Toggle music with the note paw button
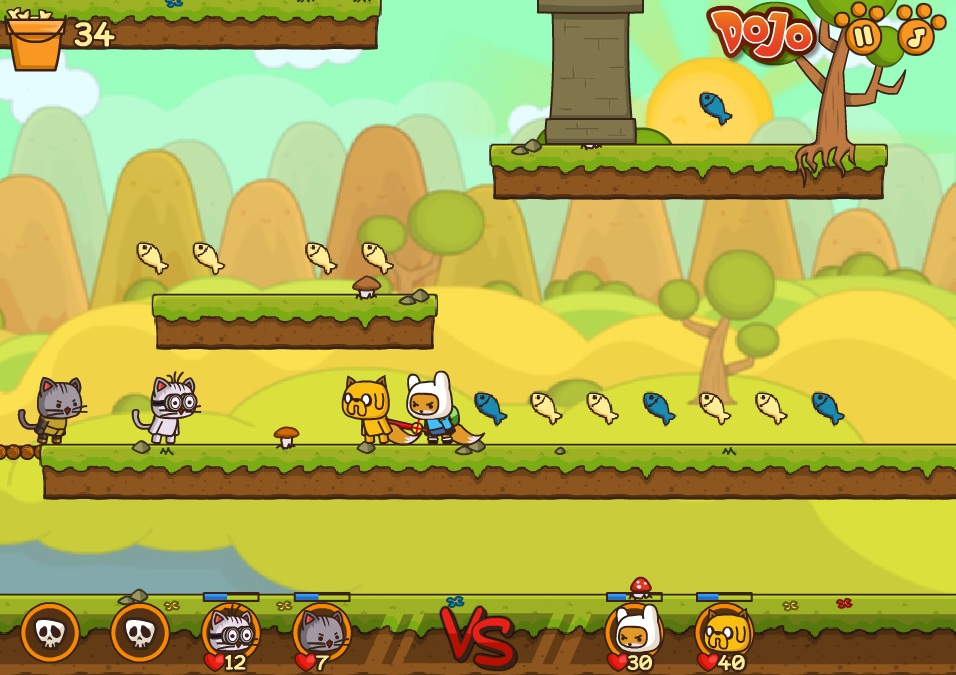Image resolution: width=956 pixels, height=675 pixels. (915, 36)
